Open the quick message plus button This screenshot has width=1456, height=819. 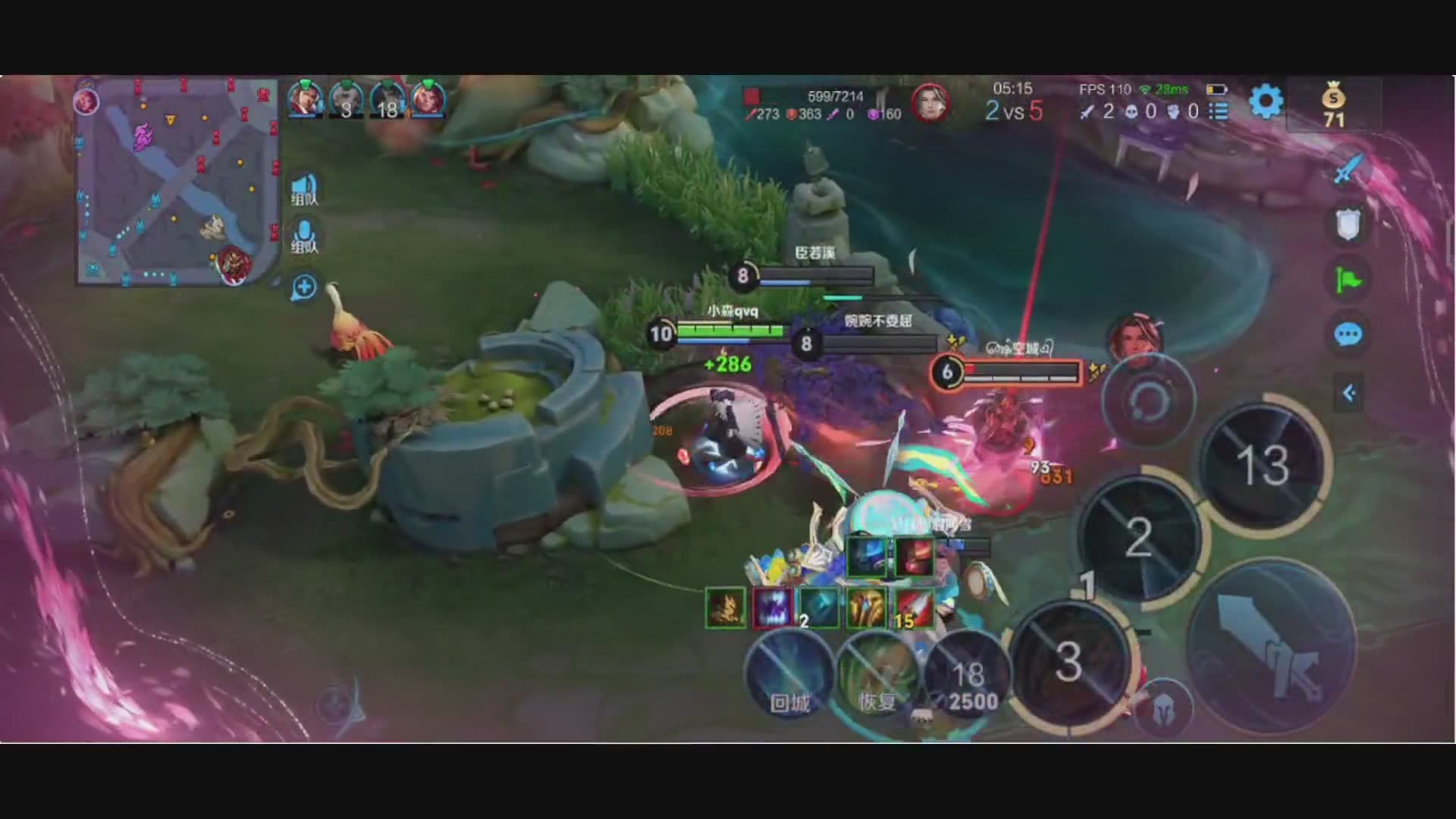(304, 287)
